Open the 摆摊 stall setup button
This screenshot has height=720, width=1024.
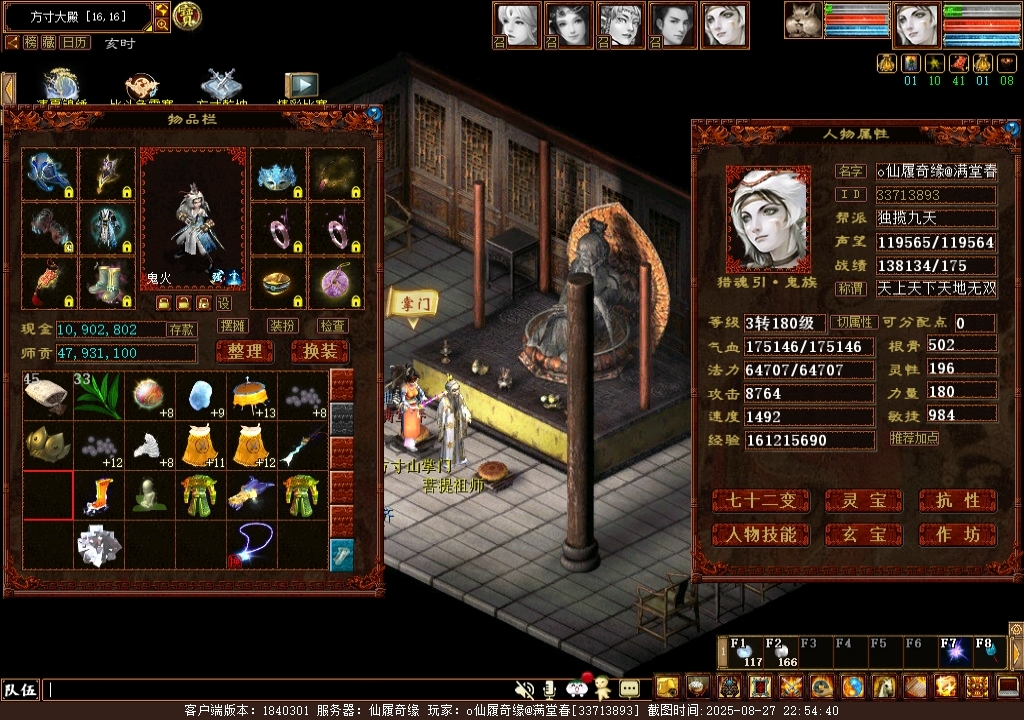233,326
